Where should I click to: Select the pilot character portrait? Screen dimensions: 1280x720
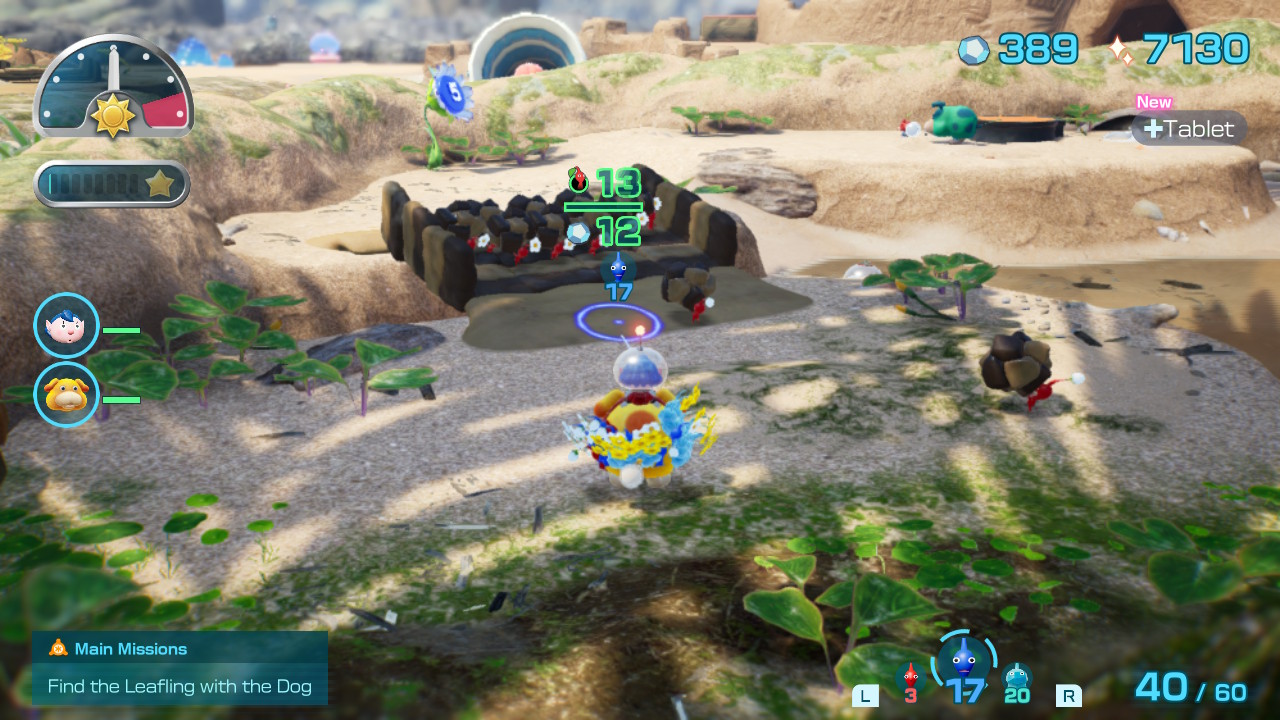[x=67, y=326]
